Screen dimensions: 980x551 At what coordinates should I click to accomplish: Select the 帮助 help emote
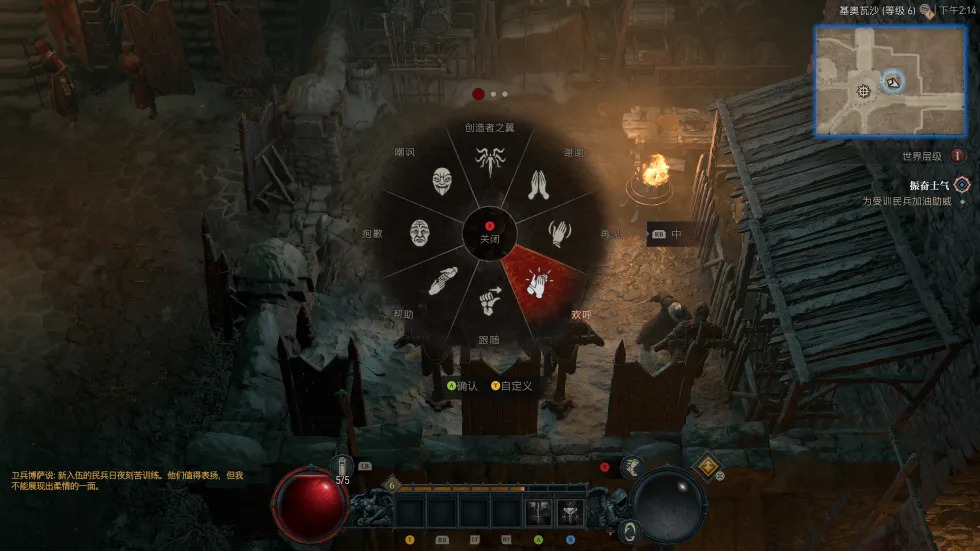pos(443,281)
